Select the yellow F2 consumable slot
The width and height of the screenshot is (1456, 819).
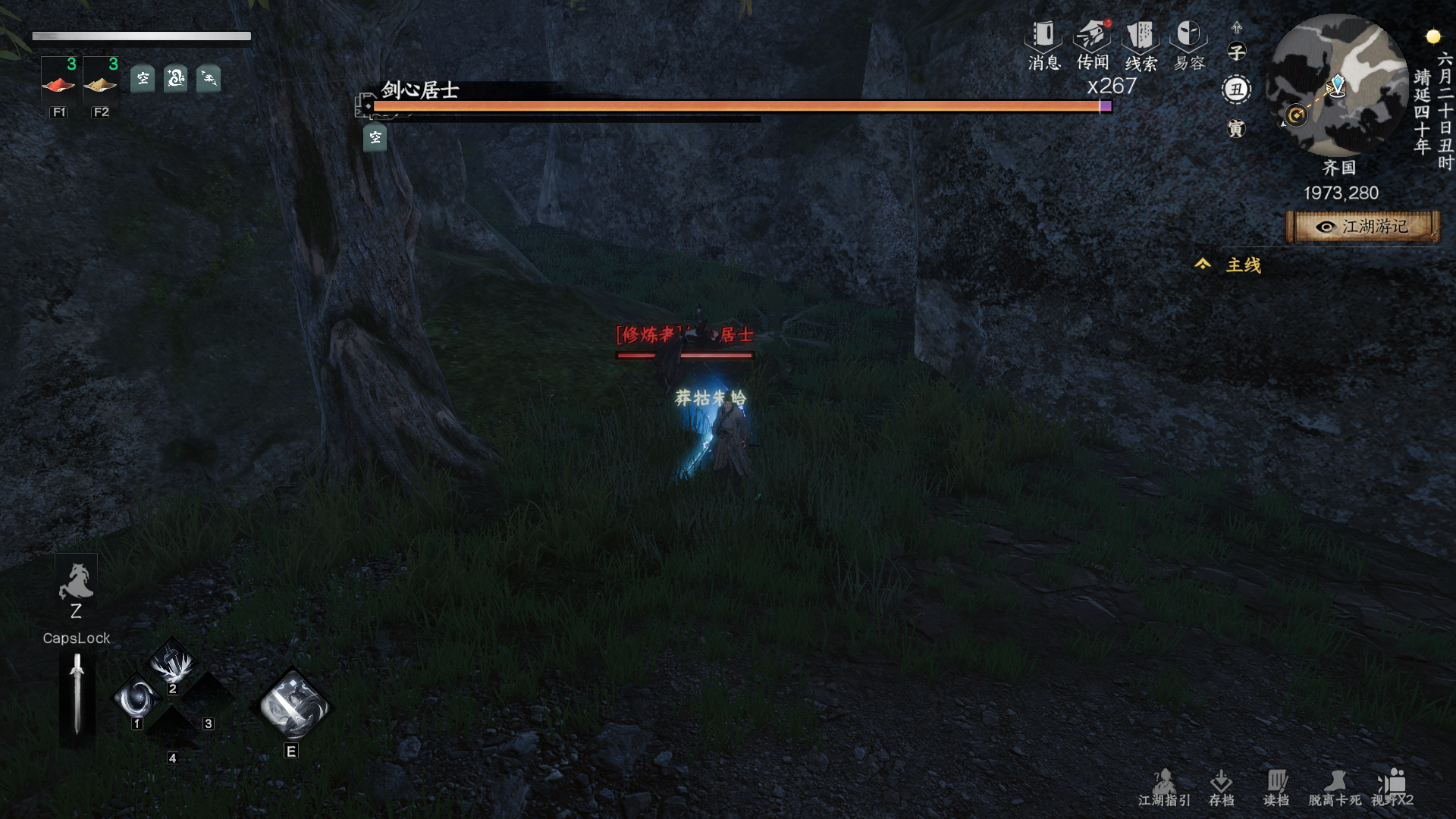pyautogui.click(x=101, y=82)
